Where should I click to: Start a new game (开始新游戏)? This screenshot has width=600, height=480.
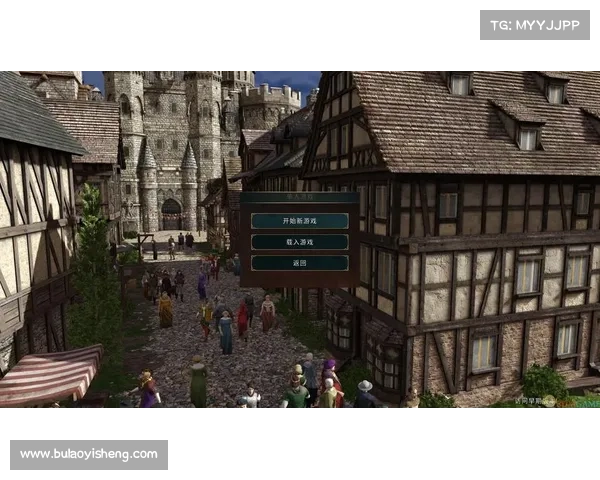tap(299, 220)
